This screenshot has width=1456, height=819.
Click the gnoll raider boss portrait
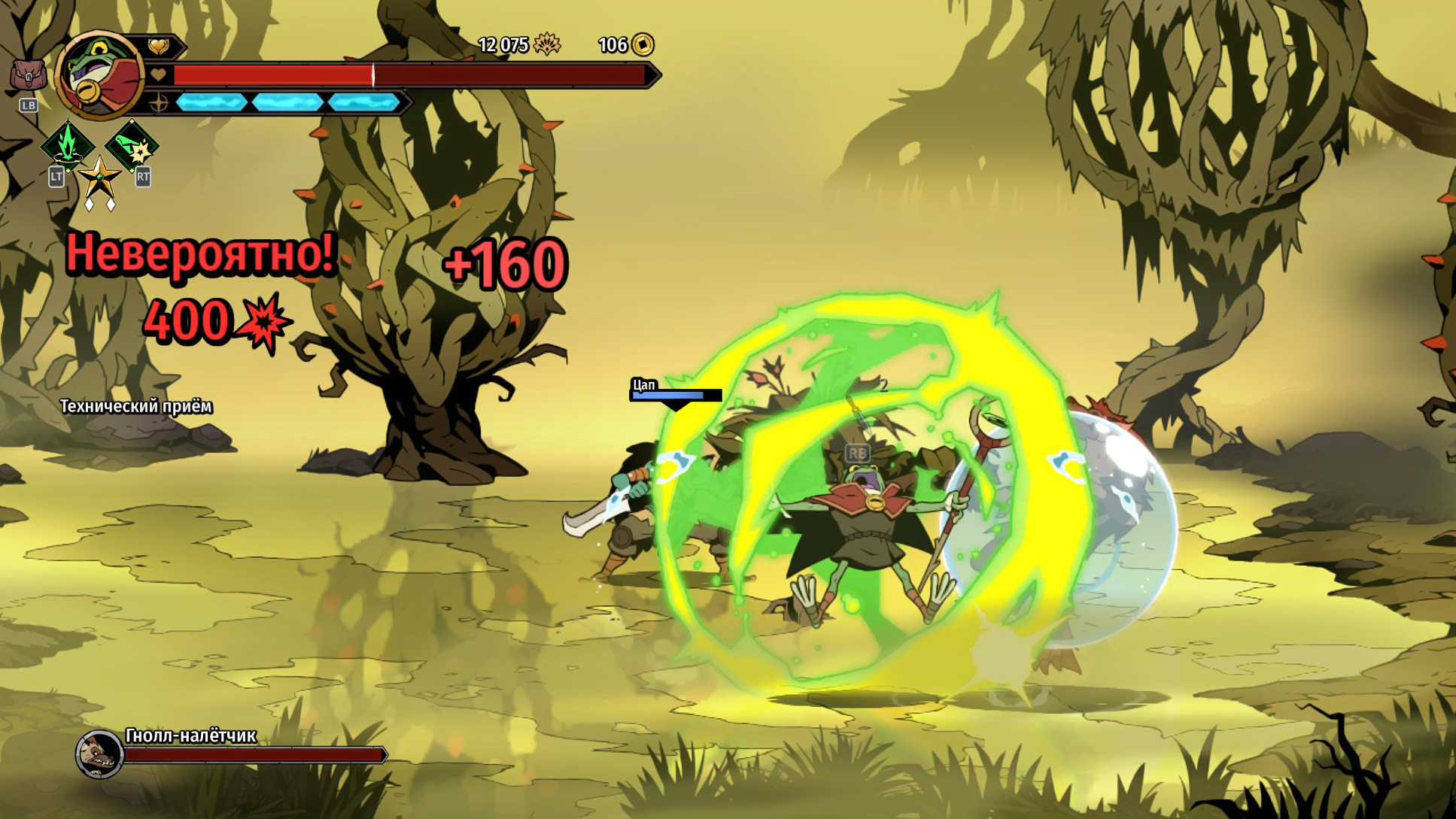coord(100,754)
